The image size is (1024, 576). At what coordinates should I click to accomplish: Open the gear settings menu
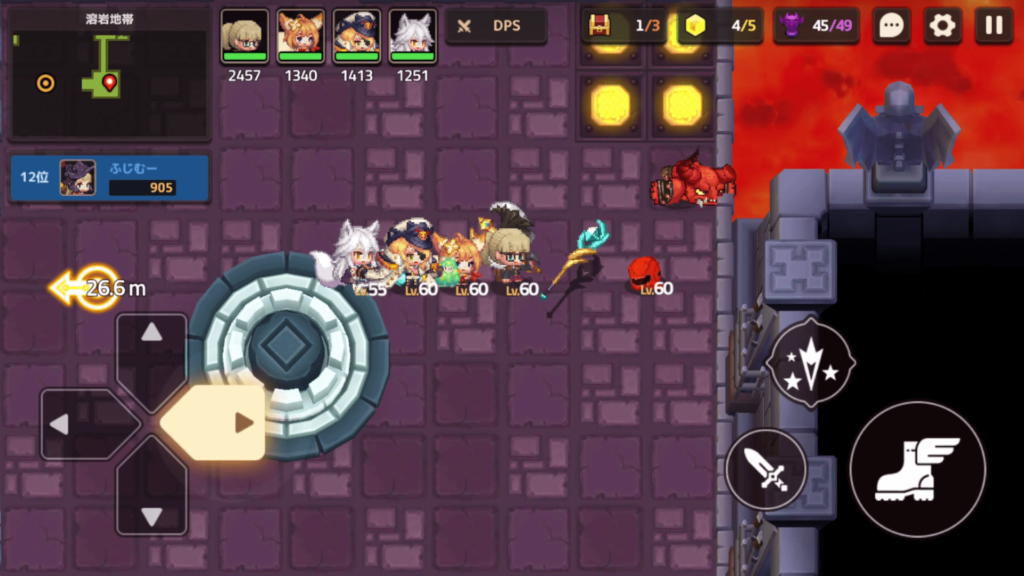pyautogui.click(x=942, y=26)
